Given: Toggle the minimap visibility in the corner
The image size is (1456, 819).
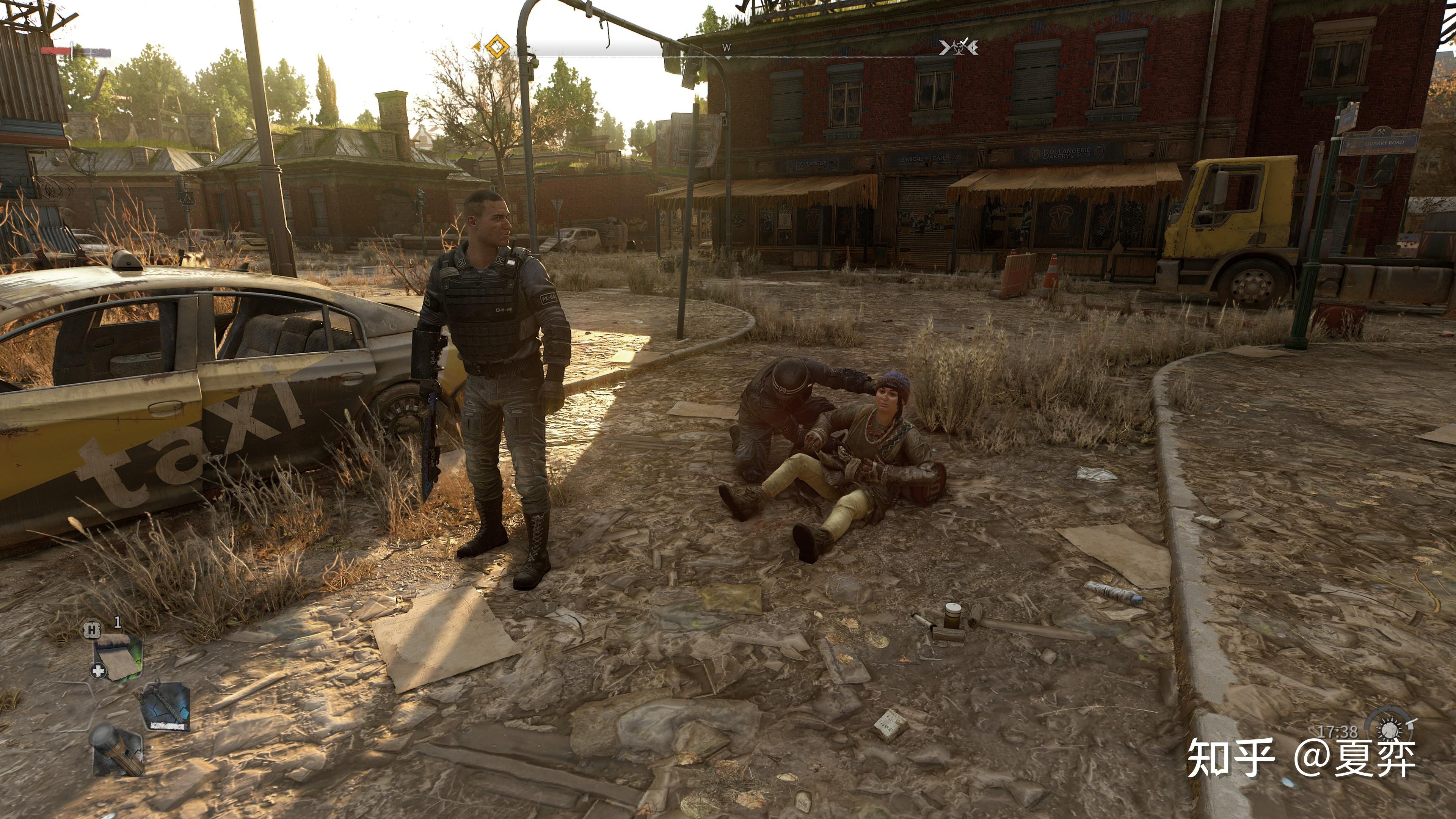Looking at the screenshot, I should [119, 656].
